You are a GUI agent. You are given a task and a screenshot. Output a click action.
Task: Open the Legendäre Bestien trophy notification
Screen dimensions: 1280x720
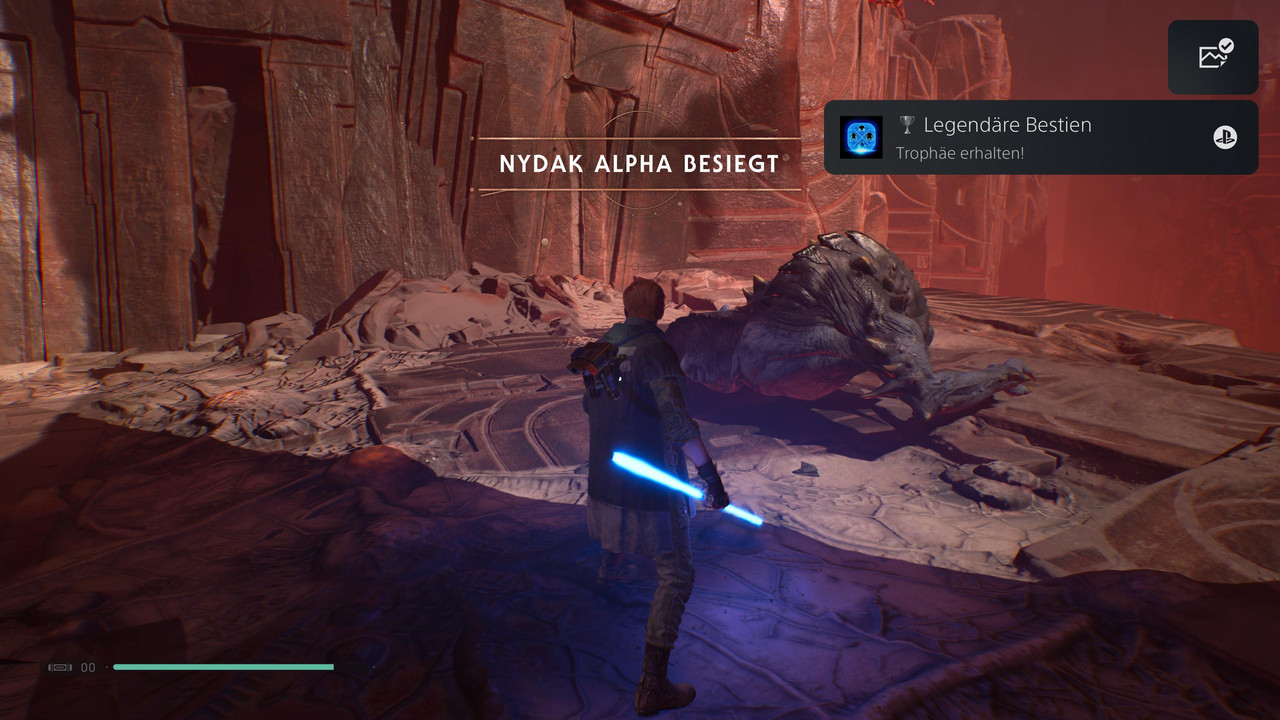tap(1040, 138)
